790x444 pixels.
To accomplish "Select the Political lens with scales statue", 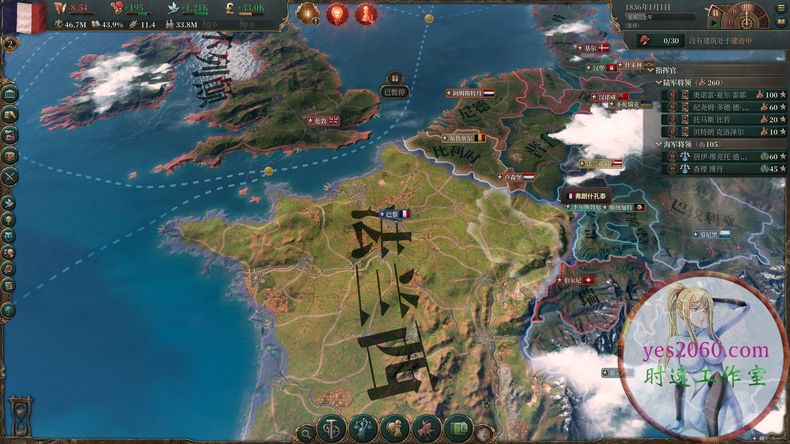I will pos(363,429).
